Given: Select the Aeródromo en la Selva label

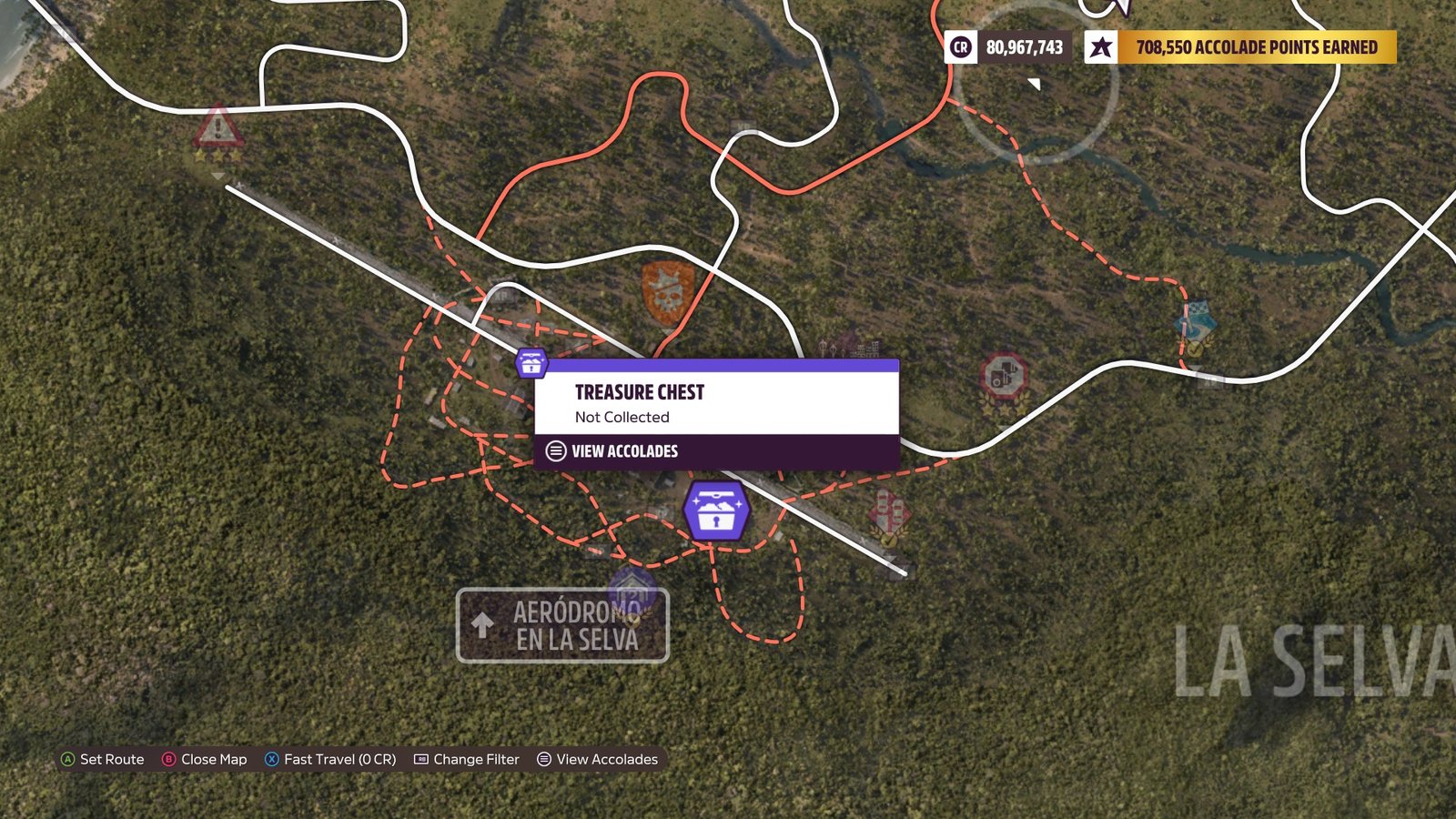Looking at the screenshot, I should tap(562, 626).
